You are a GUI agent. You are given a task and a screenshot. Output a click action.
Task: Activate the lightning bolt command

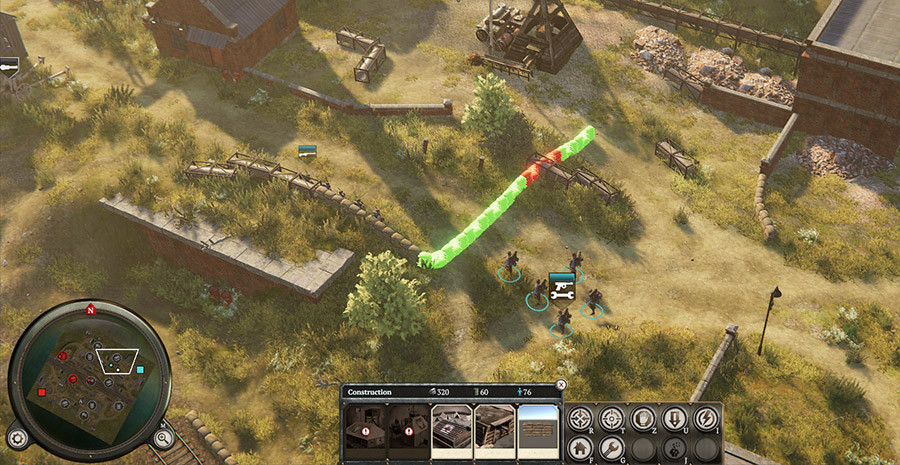706,418
